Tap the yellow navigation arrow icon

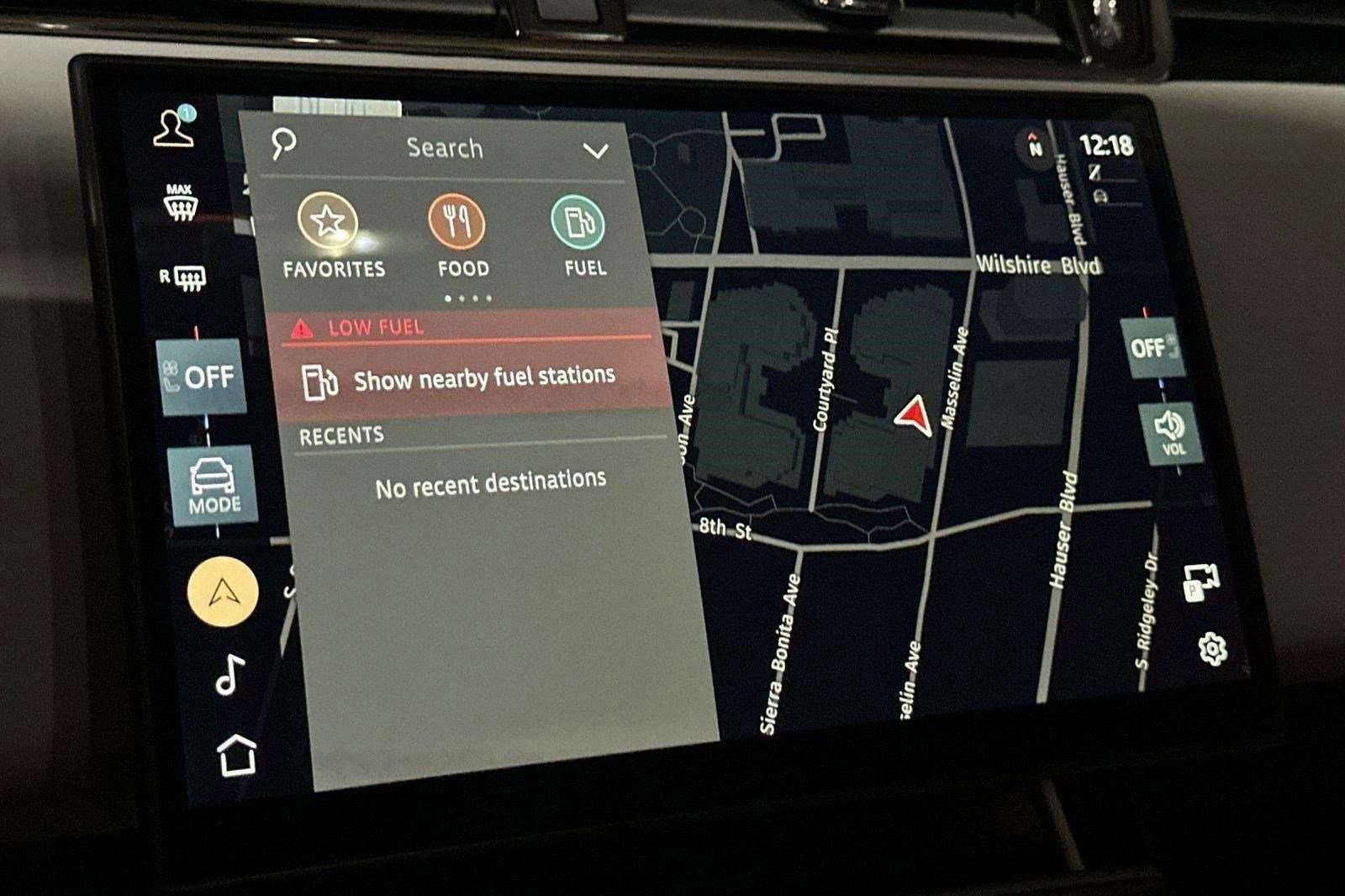(220, 592)
